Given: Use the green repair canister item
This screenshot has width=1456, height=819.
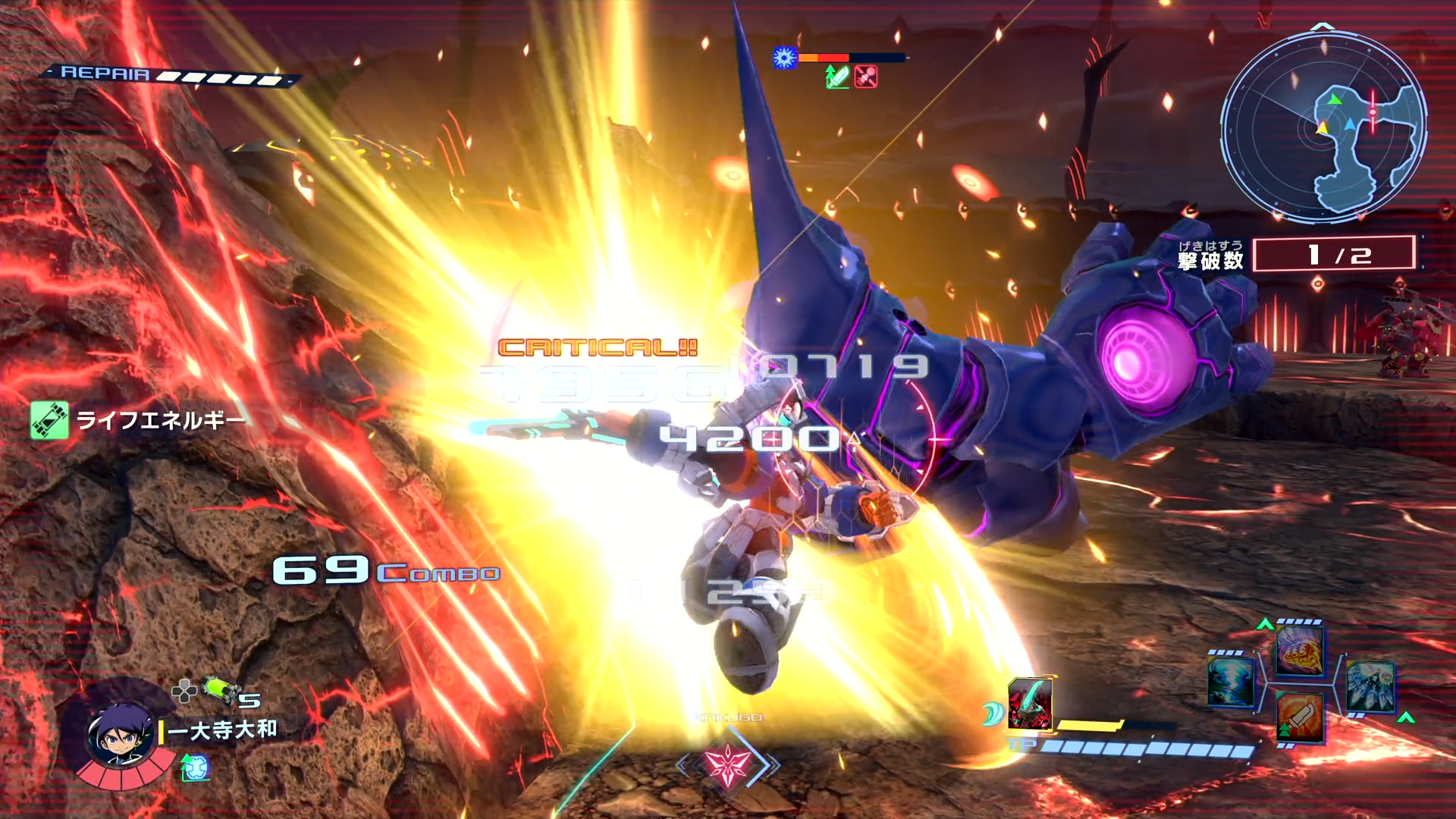Looking at the screenshot, I should [x=221, y=689].
